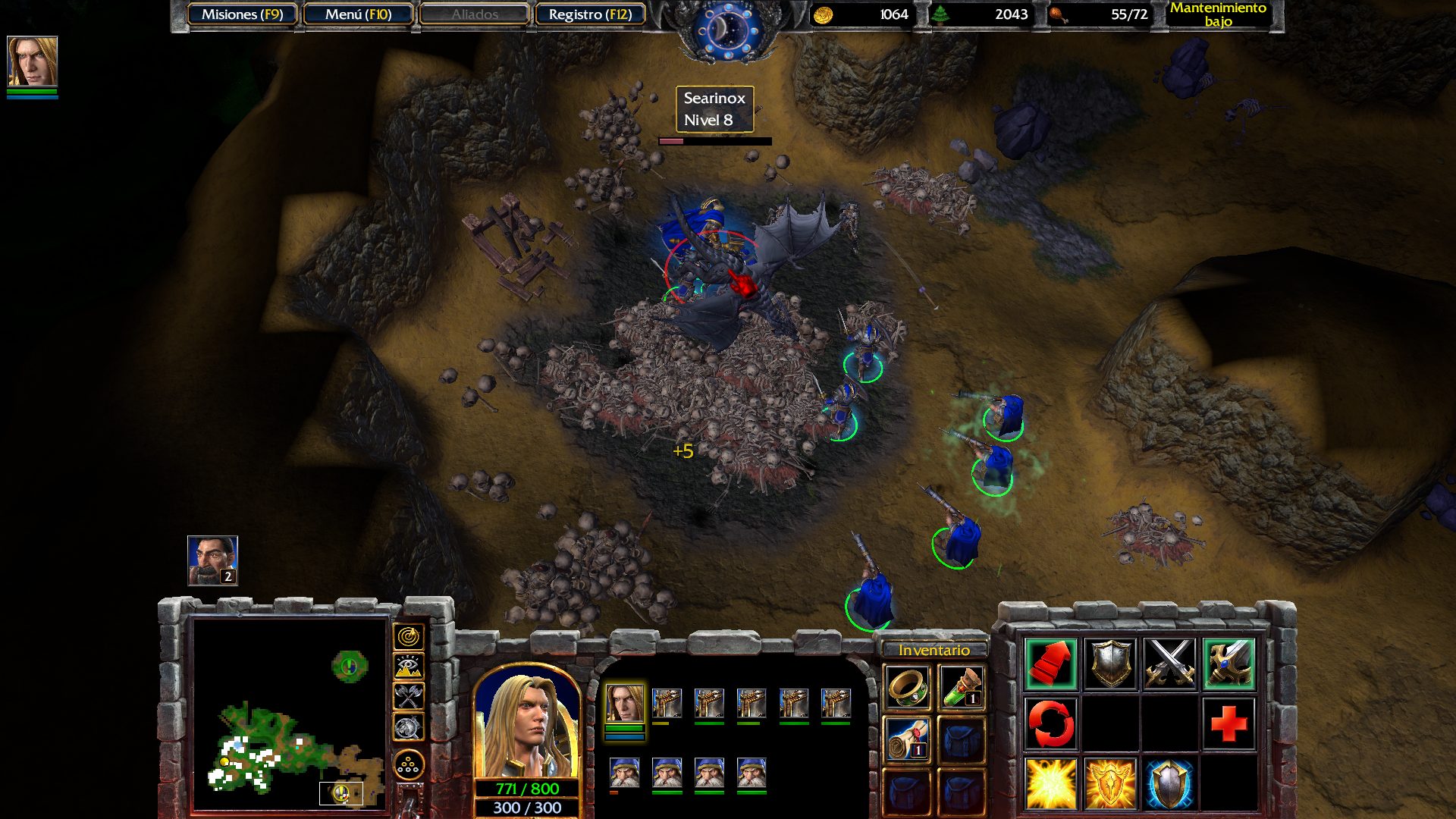Activate the Divine Shield ability
1456x819 pixels.
[1169, 783]
